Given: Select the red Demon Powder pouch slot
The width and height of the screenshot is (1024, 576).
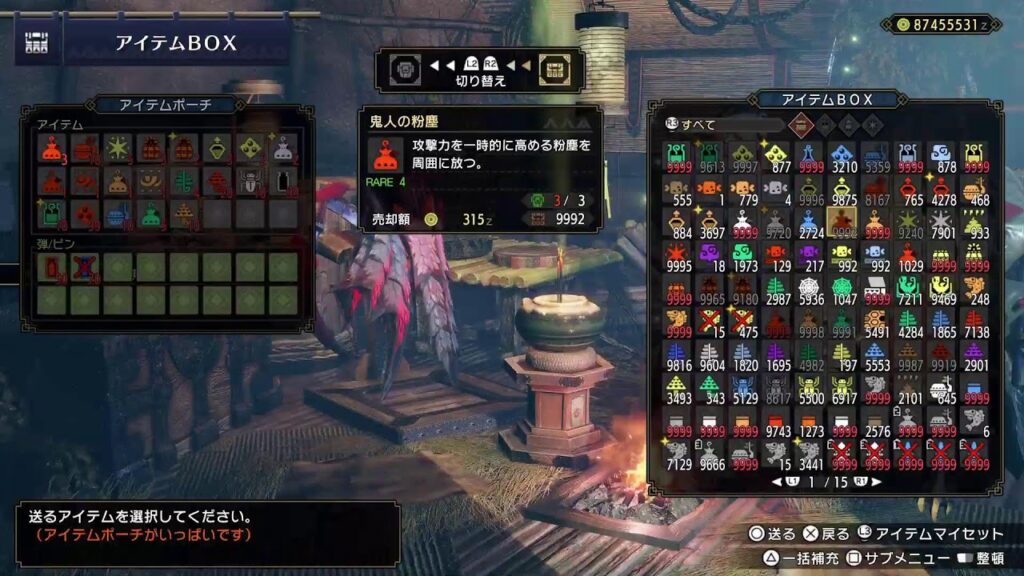Looking at the screenshot, I should pyautogui.click(x=52, y=148).
